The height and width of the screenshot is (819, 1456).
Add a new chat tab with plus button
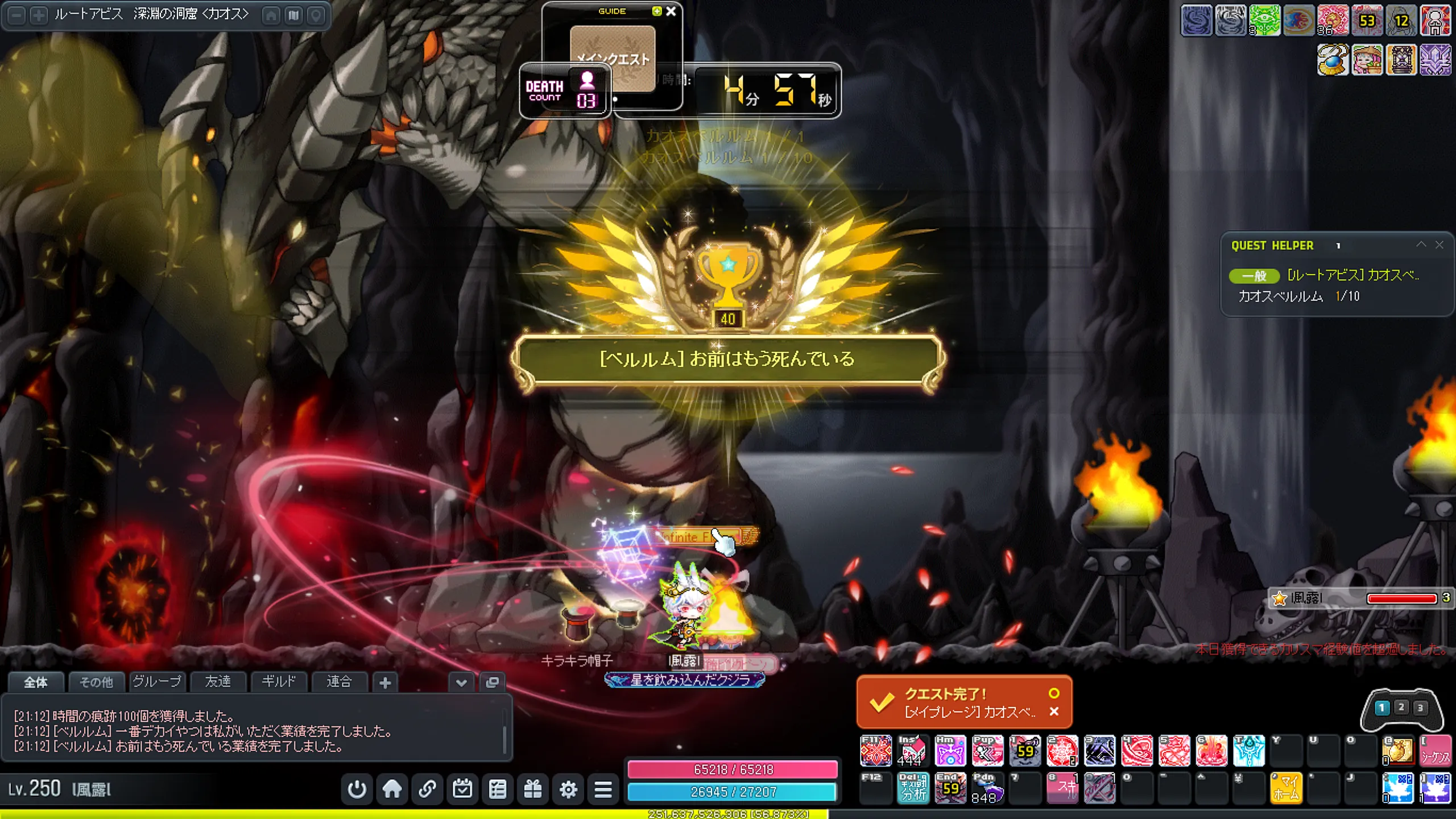tap(385, 682)
